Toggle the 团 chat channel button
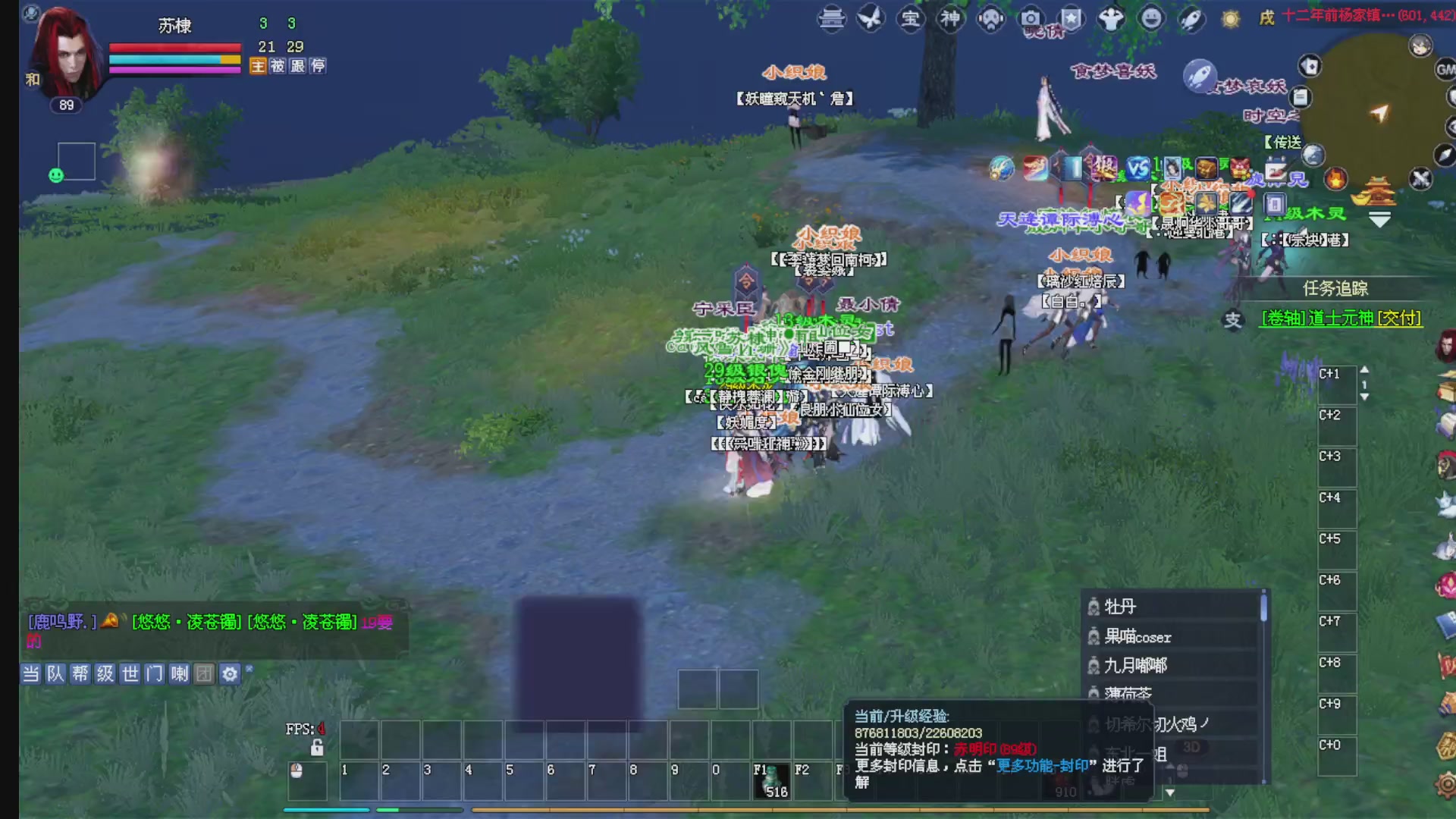 [x=204, y=674]
